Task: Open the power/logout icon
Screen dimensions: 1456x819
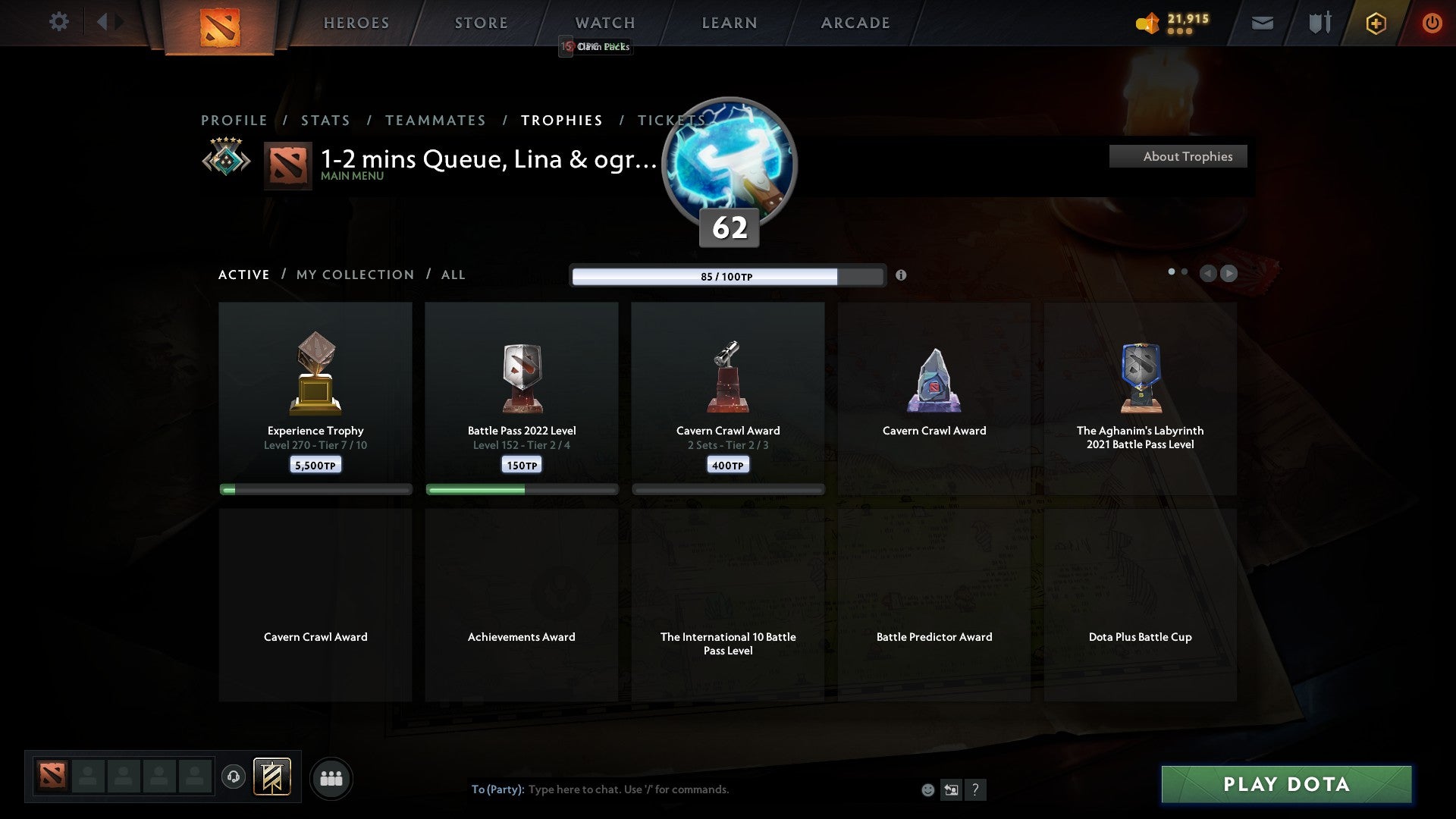Action: tap(1432, 23)
